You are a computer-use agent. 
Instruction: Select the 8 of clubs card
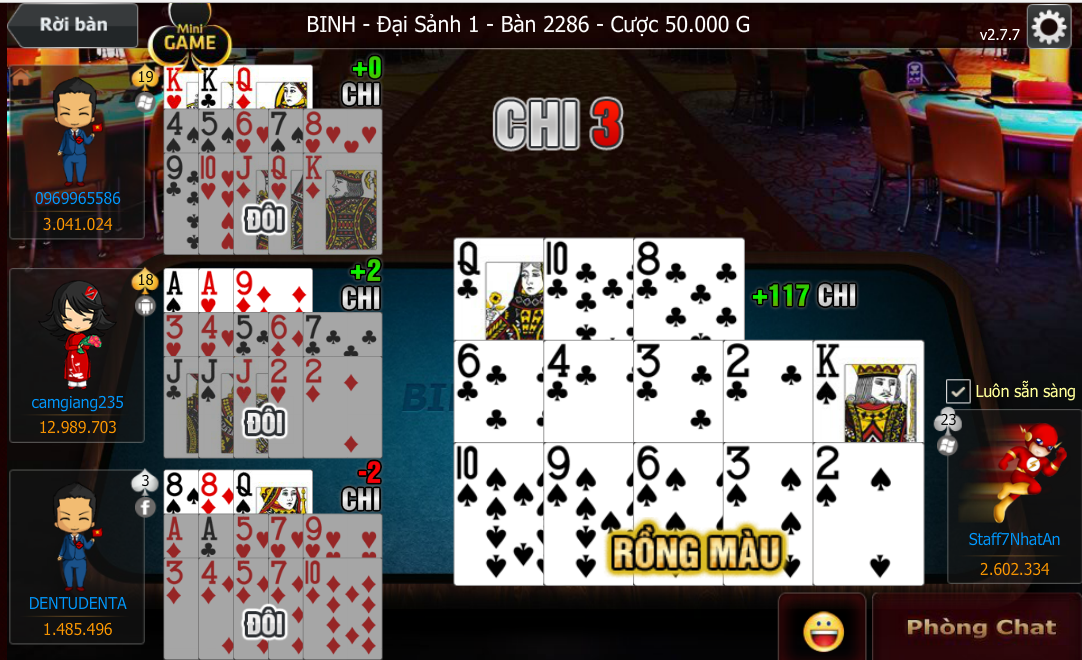689,289
